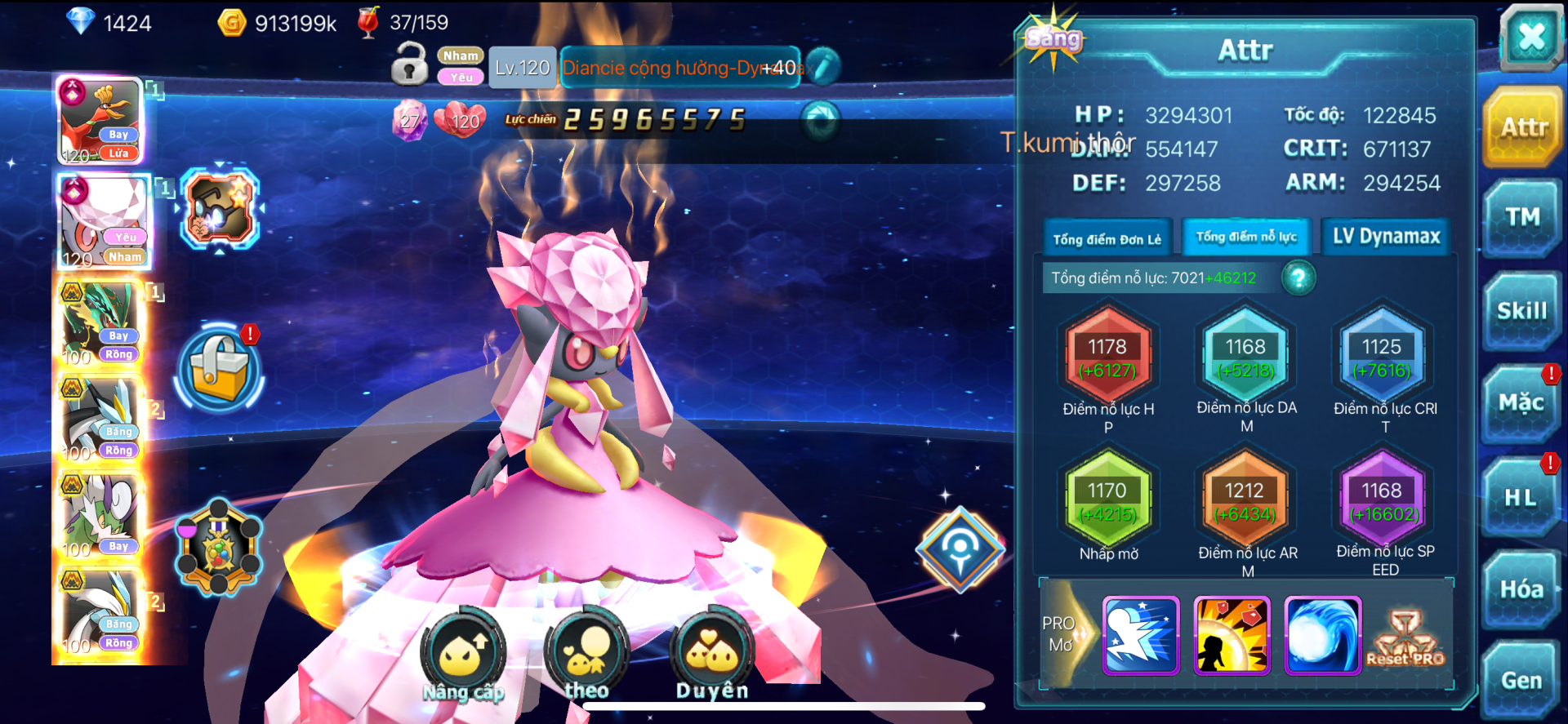
Task: Select the HP effort points hexagon
Action: [1107, 358]
